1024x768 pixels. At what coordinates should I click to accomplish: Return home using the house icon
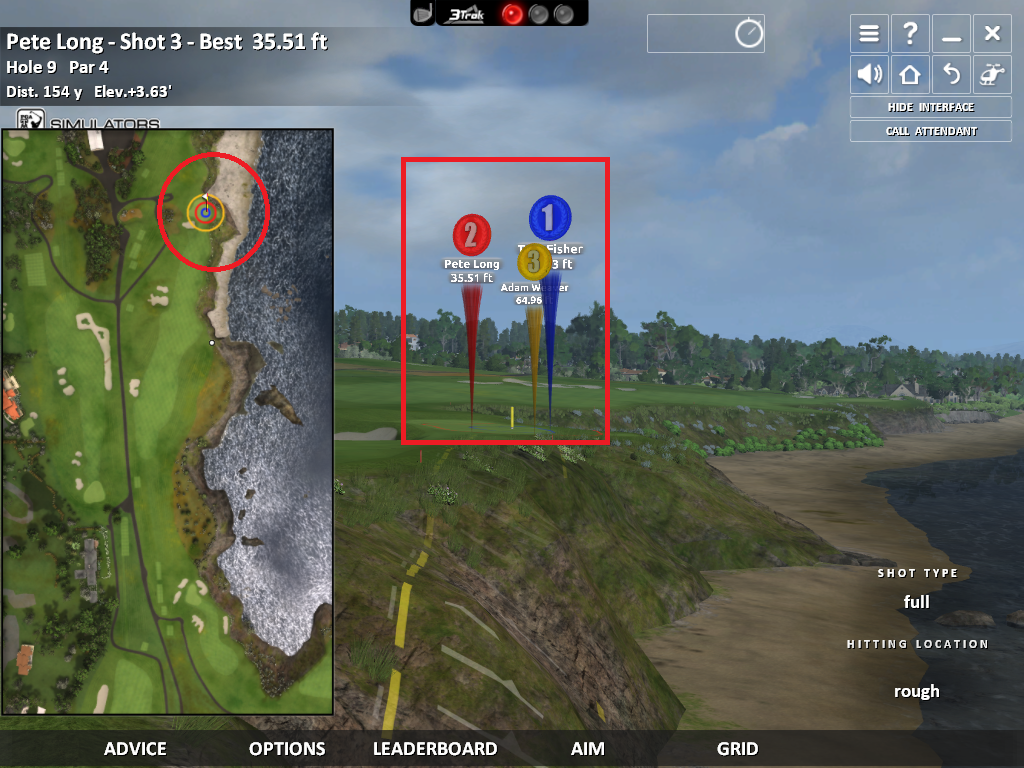(x=910, y=74)
